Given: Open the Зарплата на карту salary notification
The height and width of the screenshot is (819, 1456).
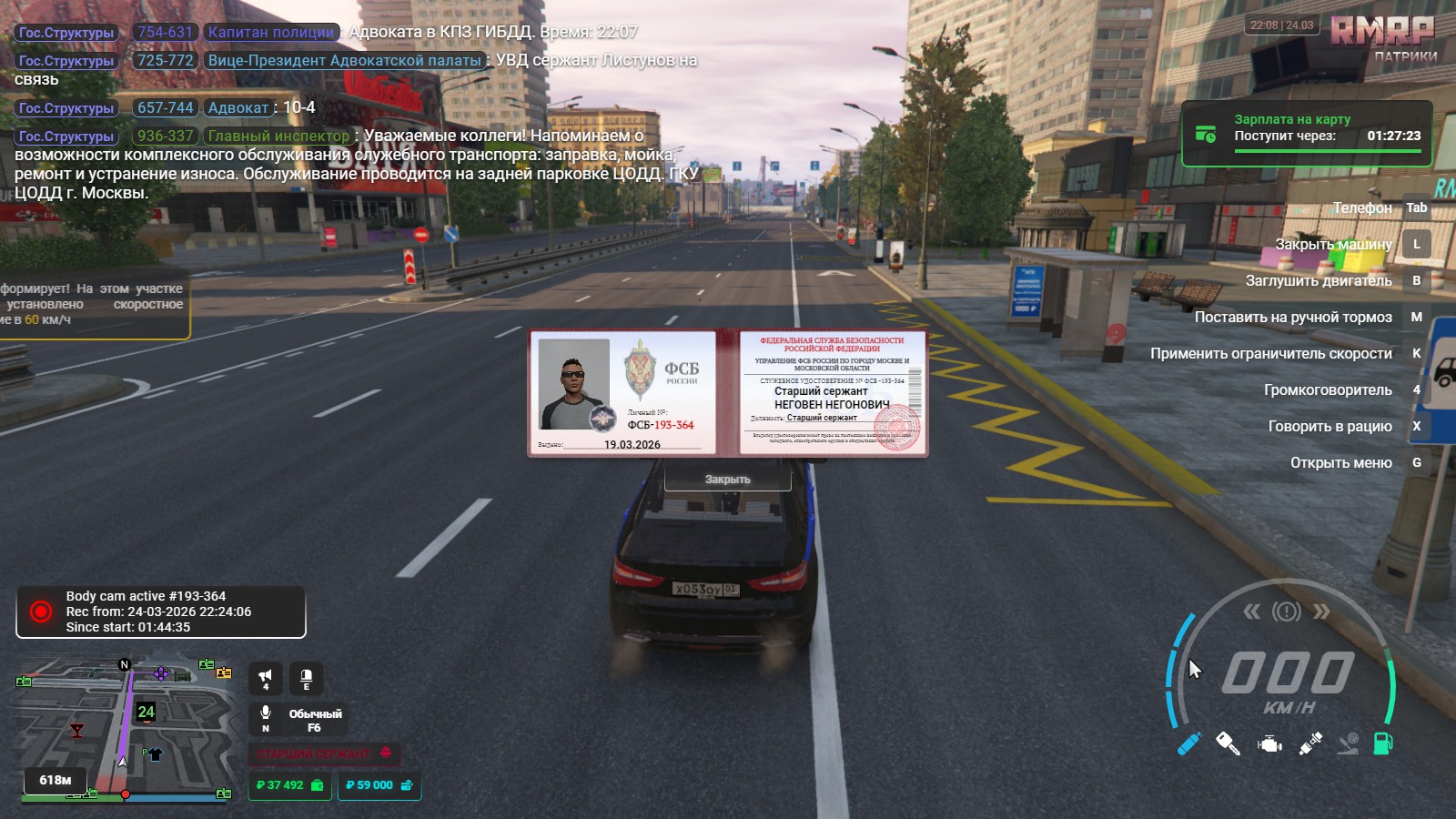Looking at the screenshot, I should pos(1307,134).
